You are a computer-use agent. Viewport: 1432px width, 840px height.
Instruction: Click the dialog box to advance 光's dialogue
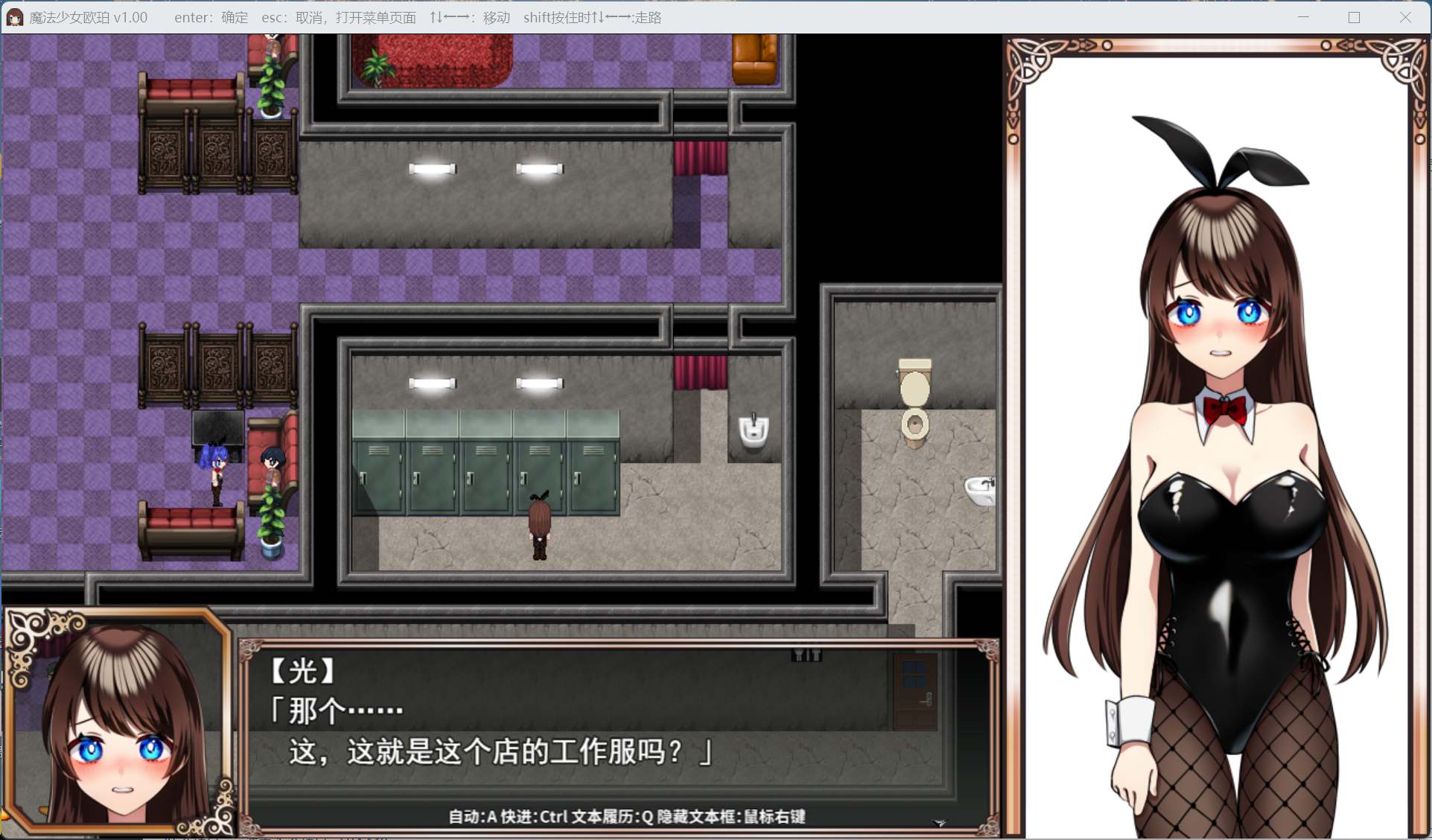point(596,730)
